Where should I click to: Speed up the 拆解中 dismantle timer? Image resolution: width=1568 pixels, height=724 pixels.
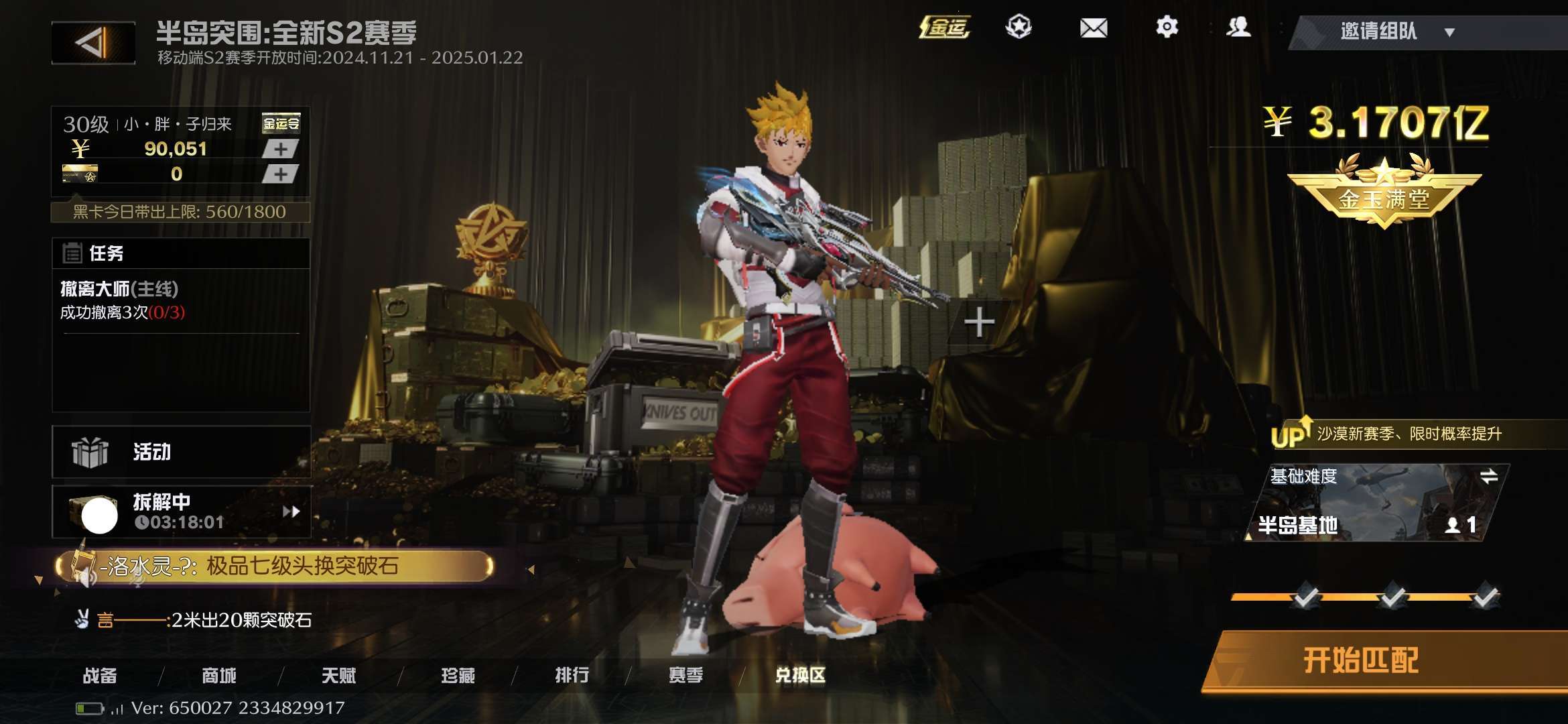(x=291, y=511)
